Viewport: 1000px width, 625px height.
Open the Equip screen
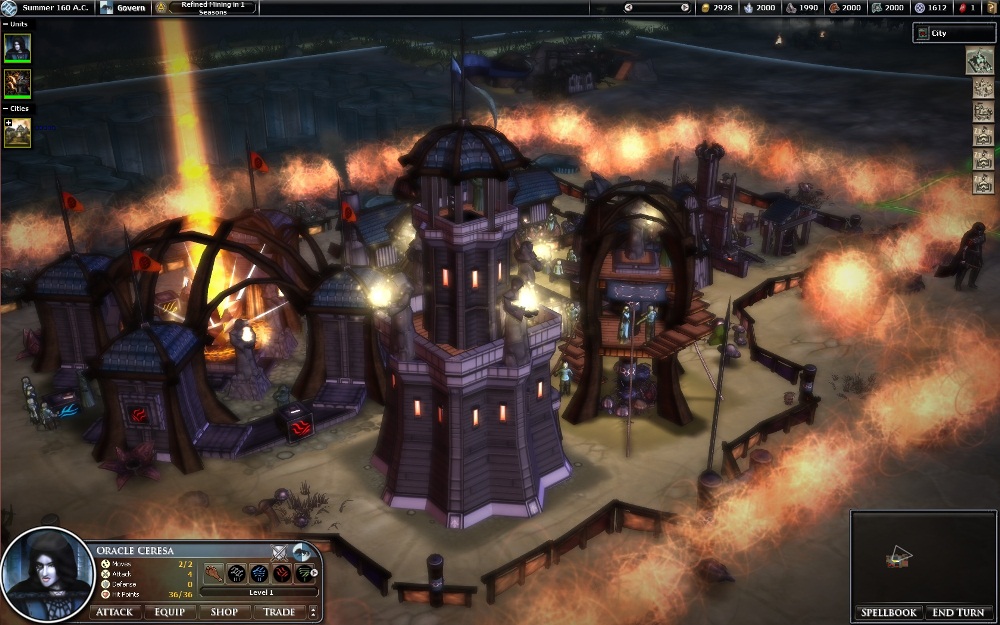(x=170, y=612)
